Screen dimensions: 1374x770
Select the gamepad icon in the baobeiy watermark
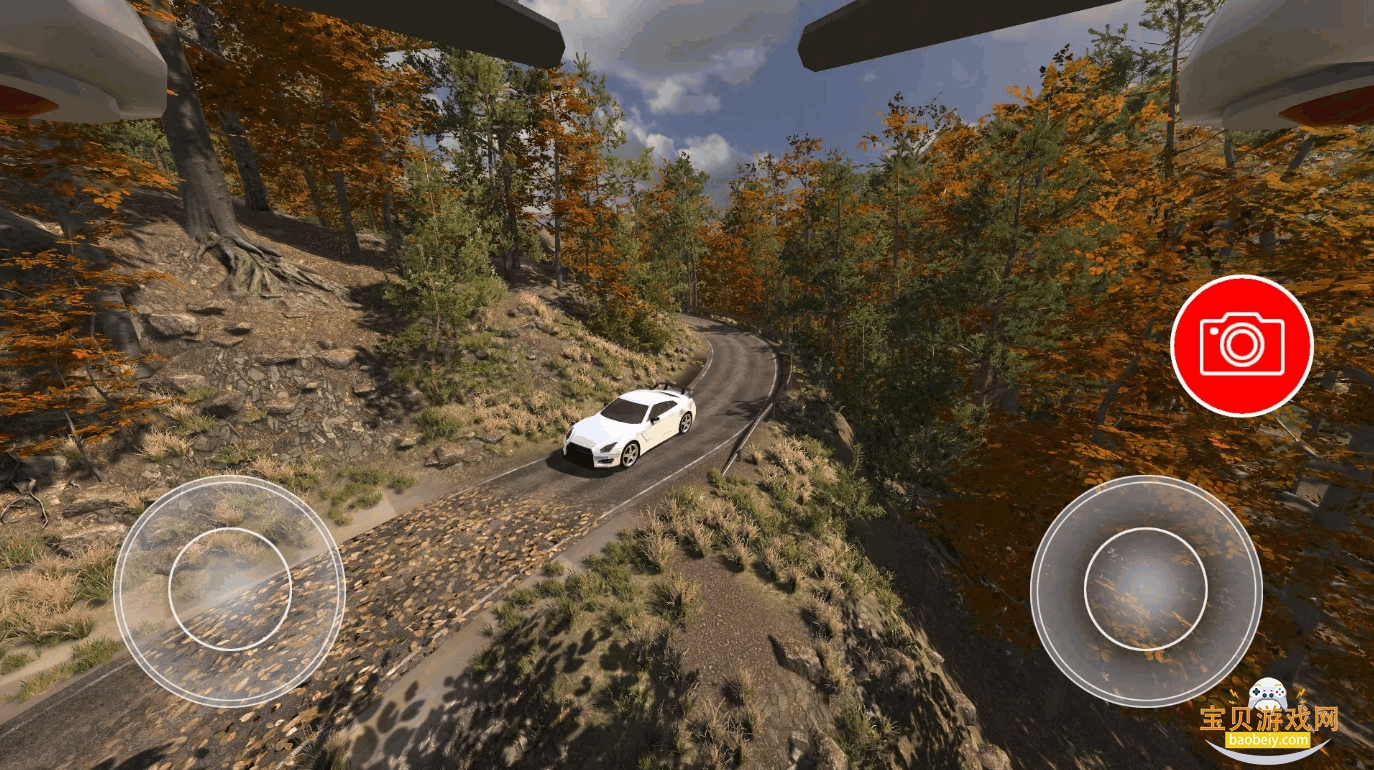click(1268, 693)
